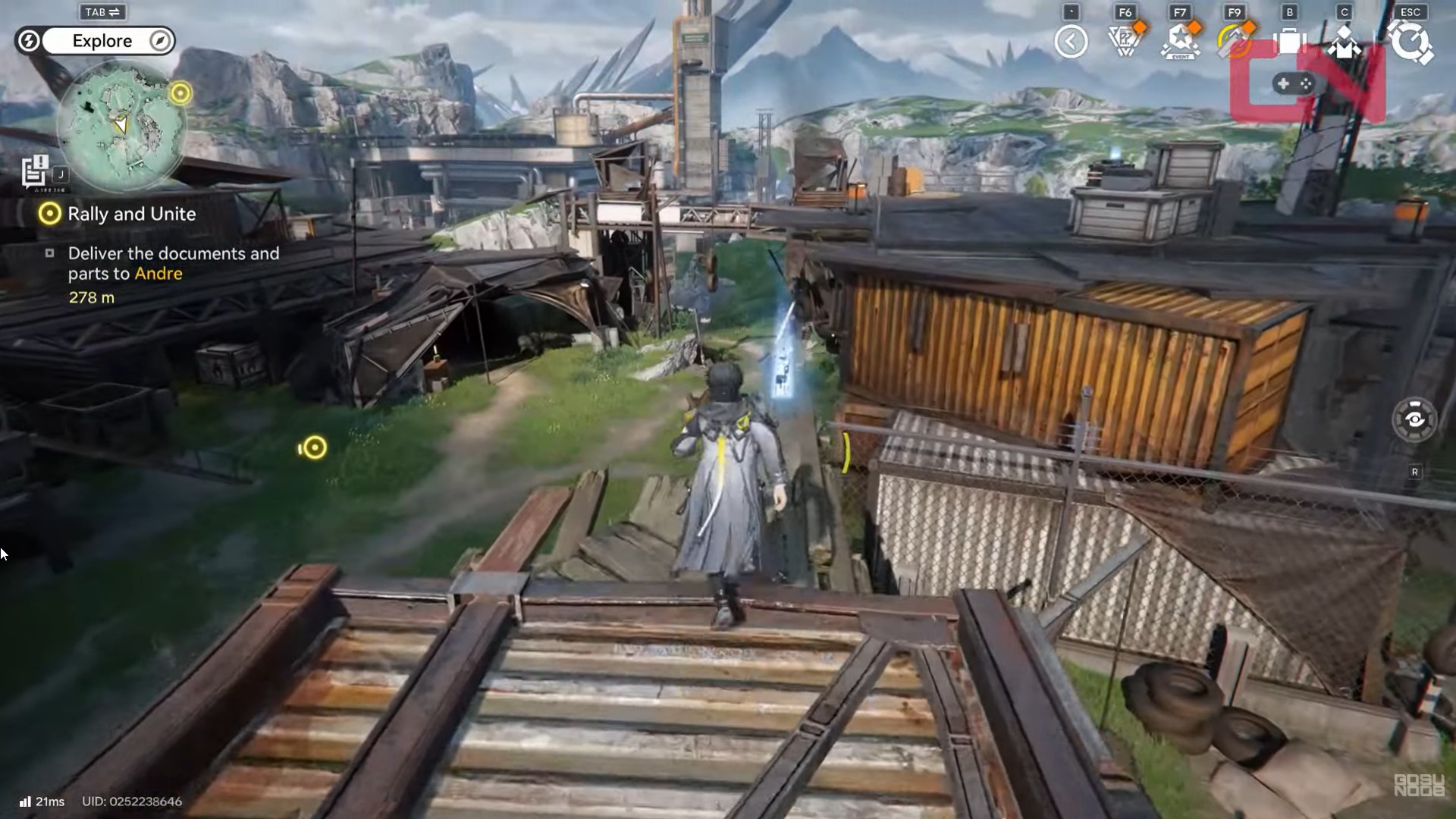
Task: Click the back chevron in the top-right toolbar
Action: coord(1072,42)
